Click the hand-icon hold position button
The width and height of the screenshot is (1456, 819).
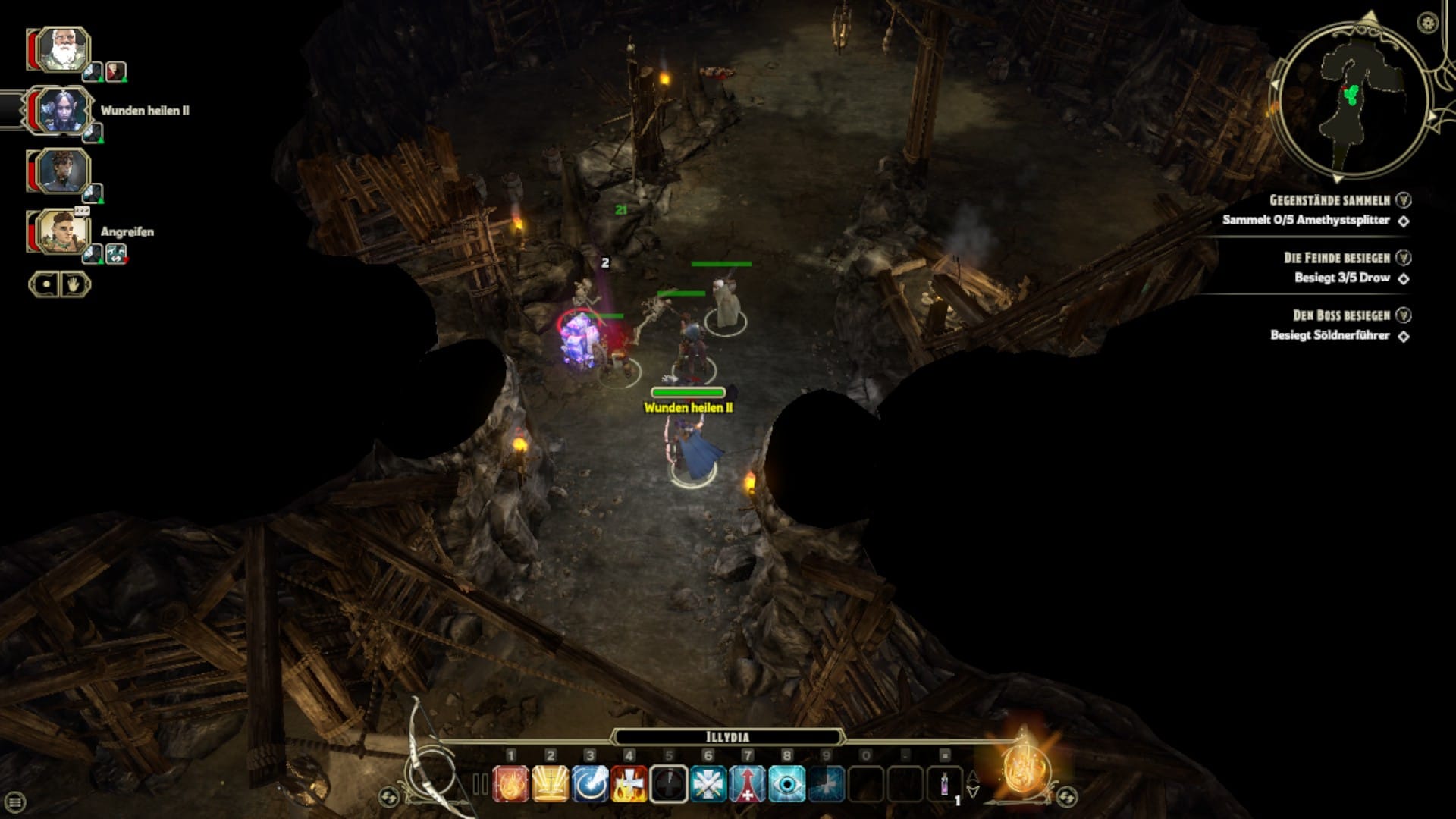(75, 285)
